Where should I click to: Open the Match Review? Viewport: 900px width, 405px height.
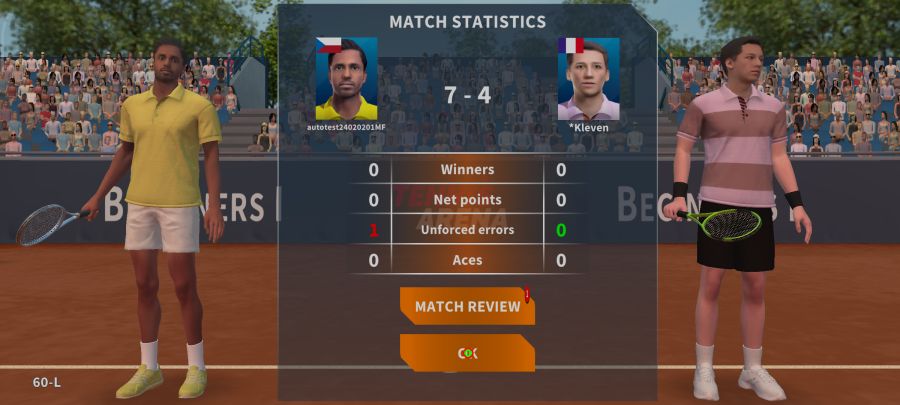[x=467, y=306]
